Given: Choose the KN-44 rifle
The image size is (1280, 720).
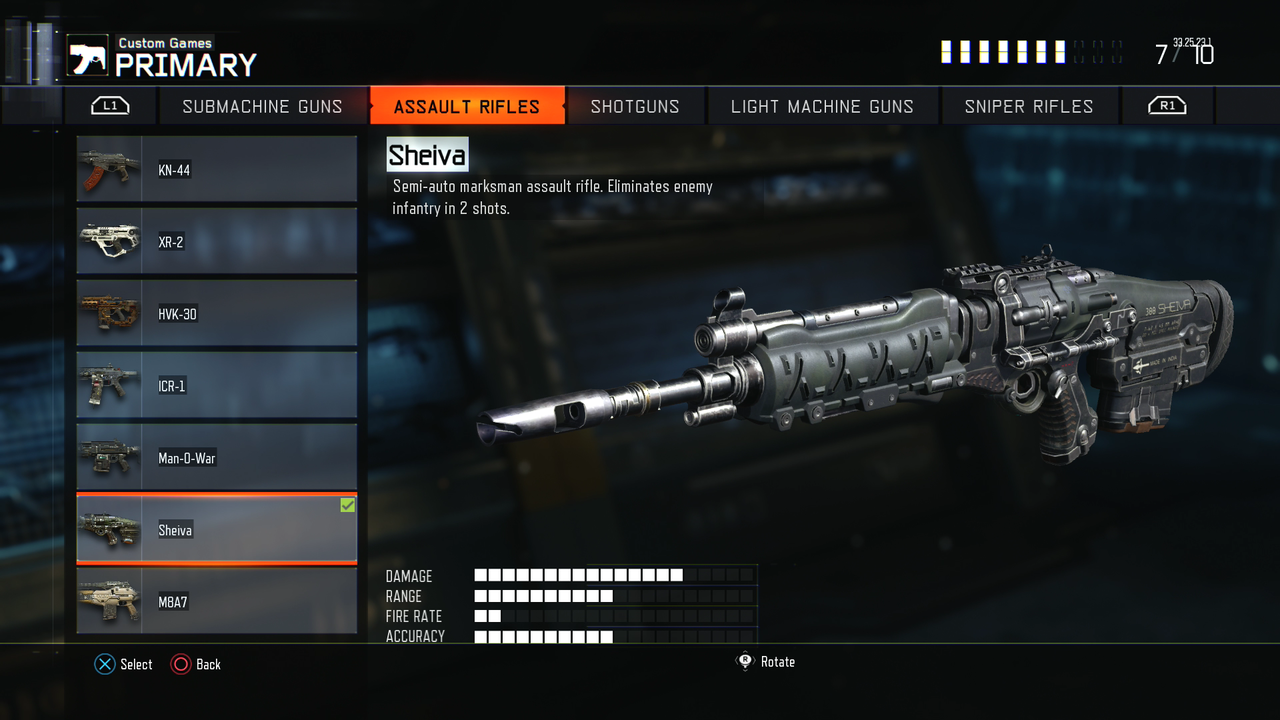Looking at the screenshot, I should tap(217, 170).
